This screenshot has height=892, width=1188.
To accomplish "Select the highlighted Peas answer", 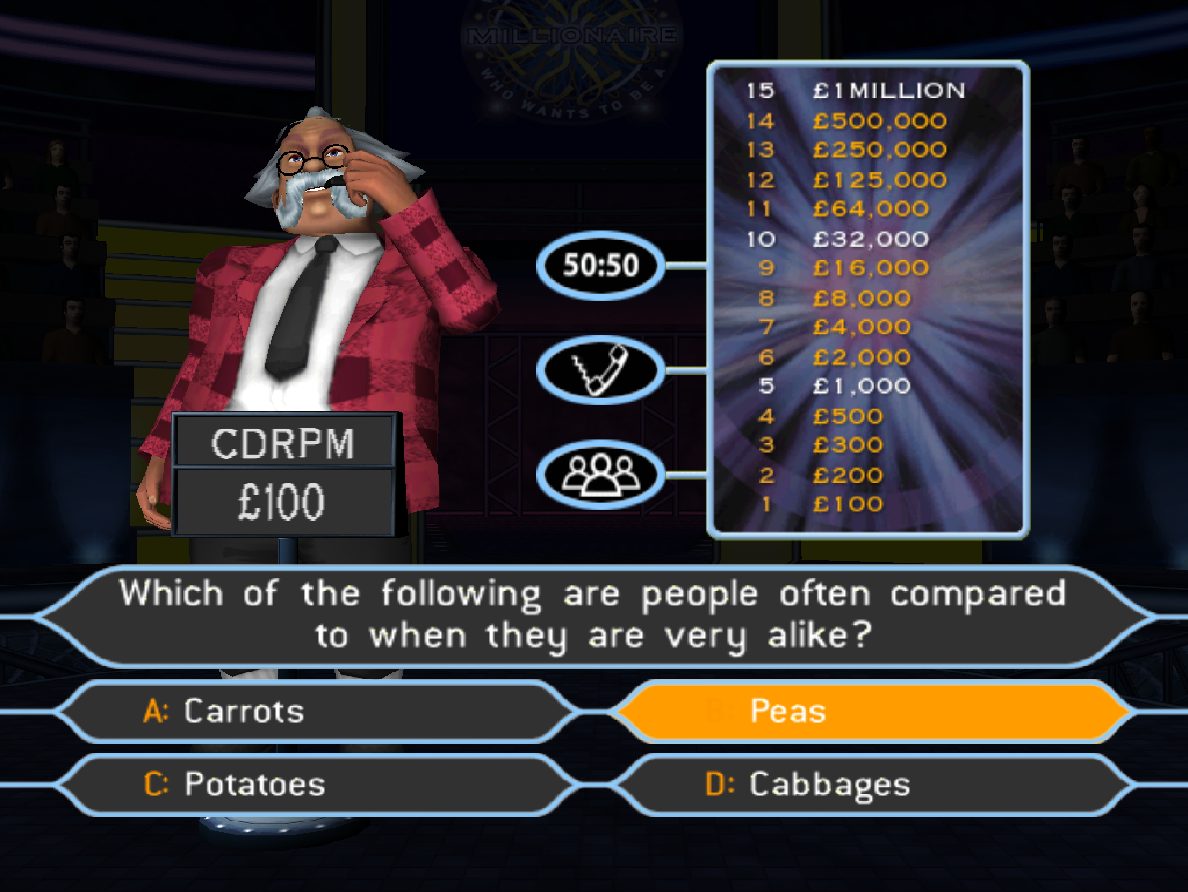I will pyautogui.click(x=873, y=711).
